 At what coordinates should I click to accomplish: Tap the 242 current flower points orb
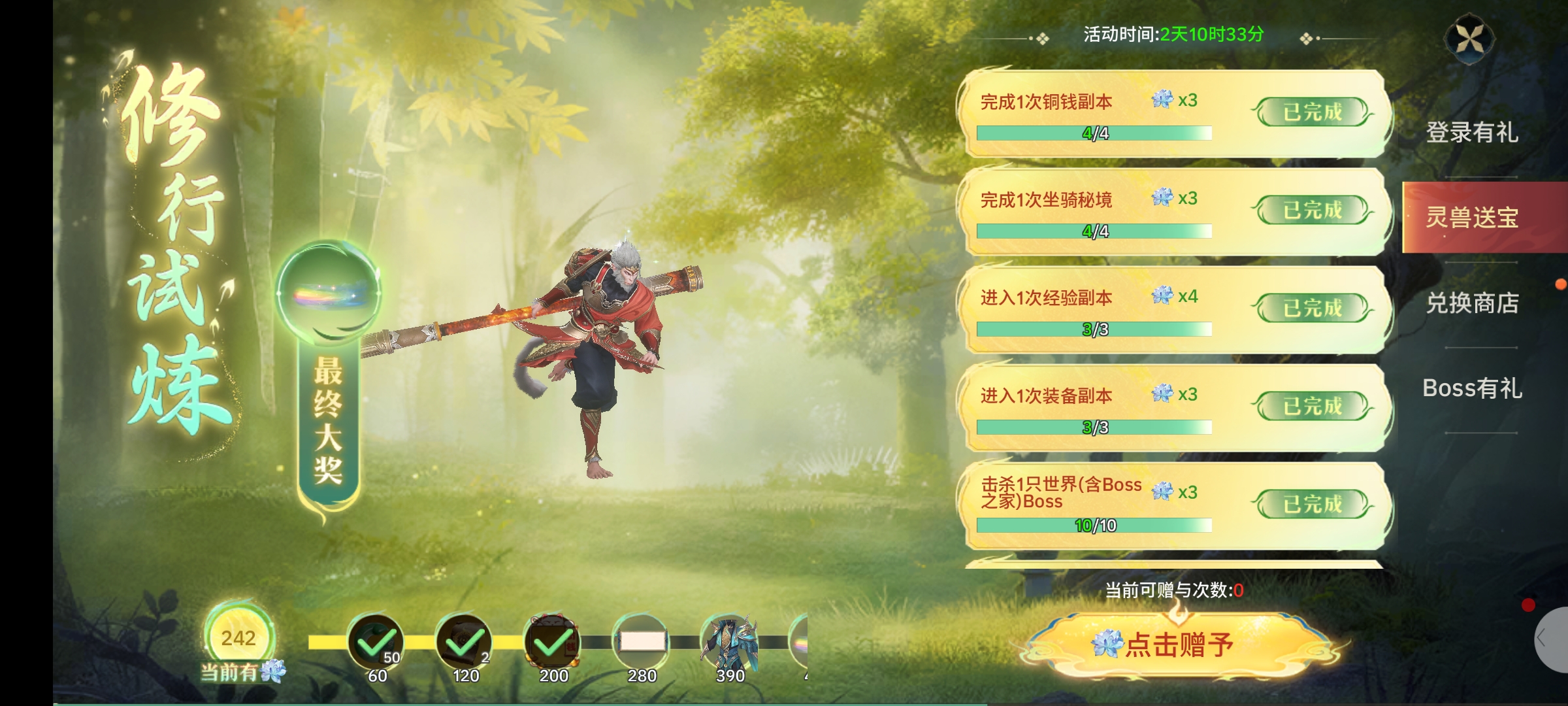238,638
